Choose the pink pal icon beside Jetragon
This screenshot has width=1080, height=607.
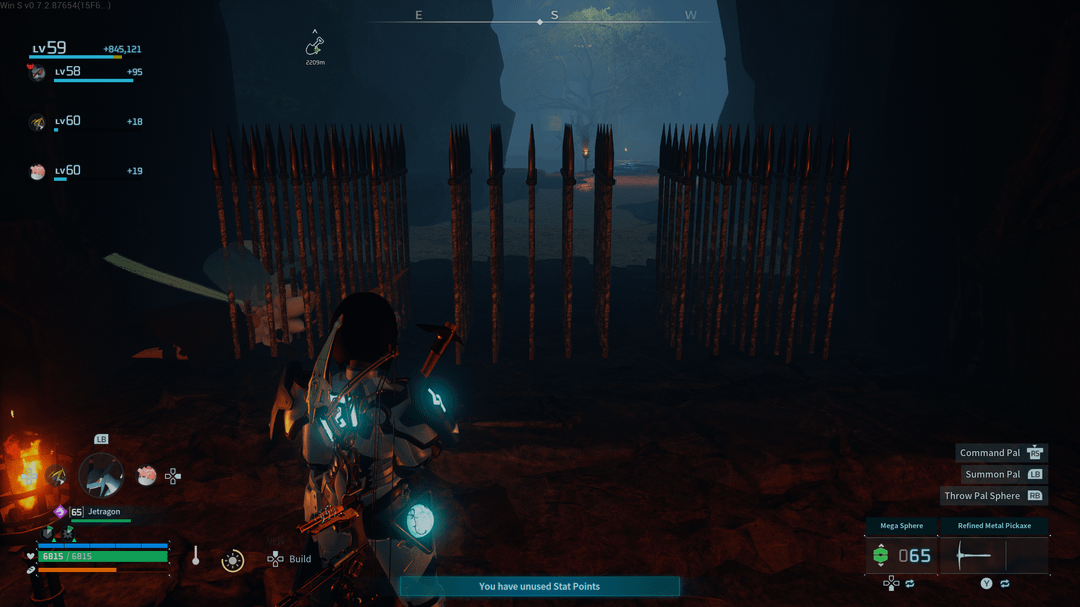click(x=146, y=476)
